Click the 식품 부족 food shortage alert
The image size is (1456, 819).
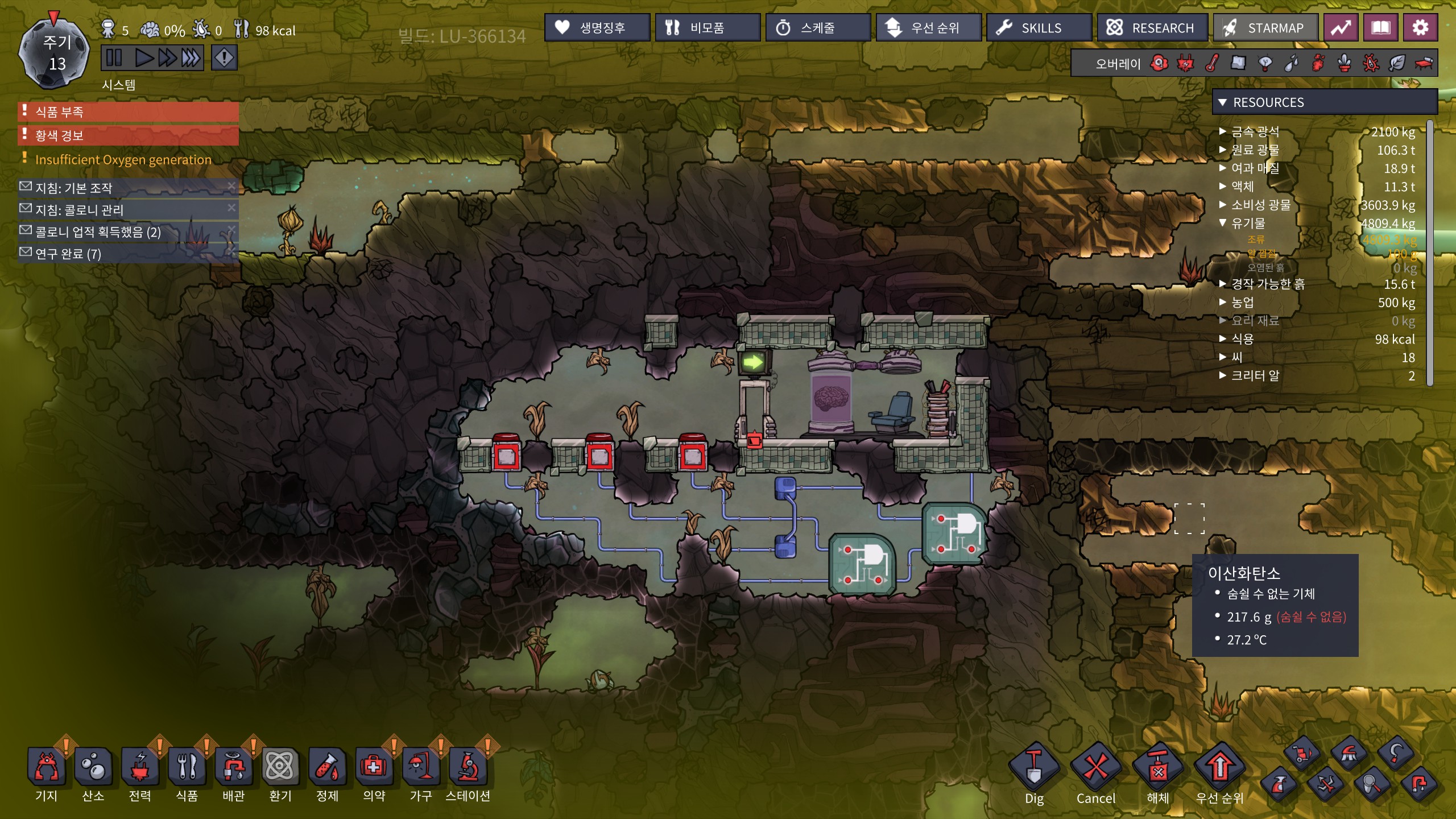click(129, 111)
